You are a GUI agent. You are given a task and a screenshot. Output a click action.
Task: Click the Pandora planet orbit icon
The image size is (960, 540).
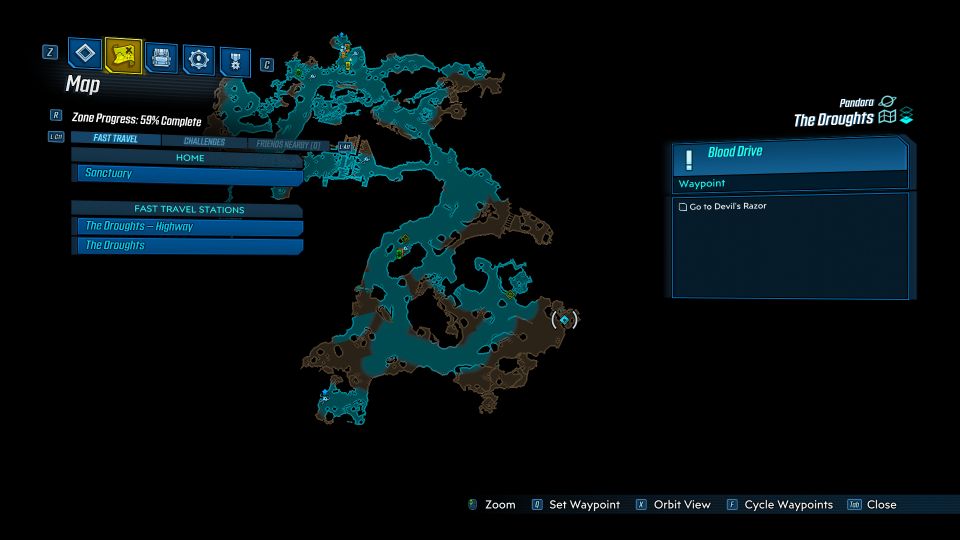pos(888,102)
